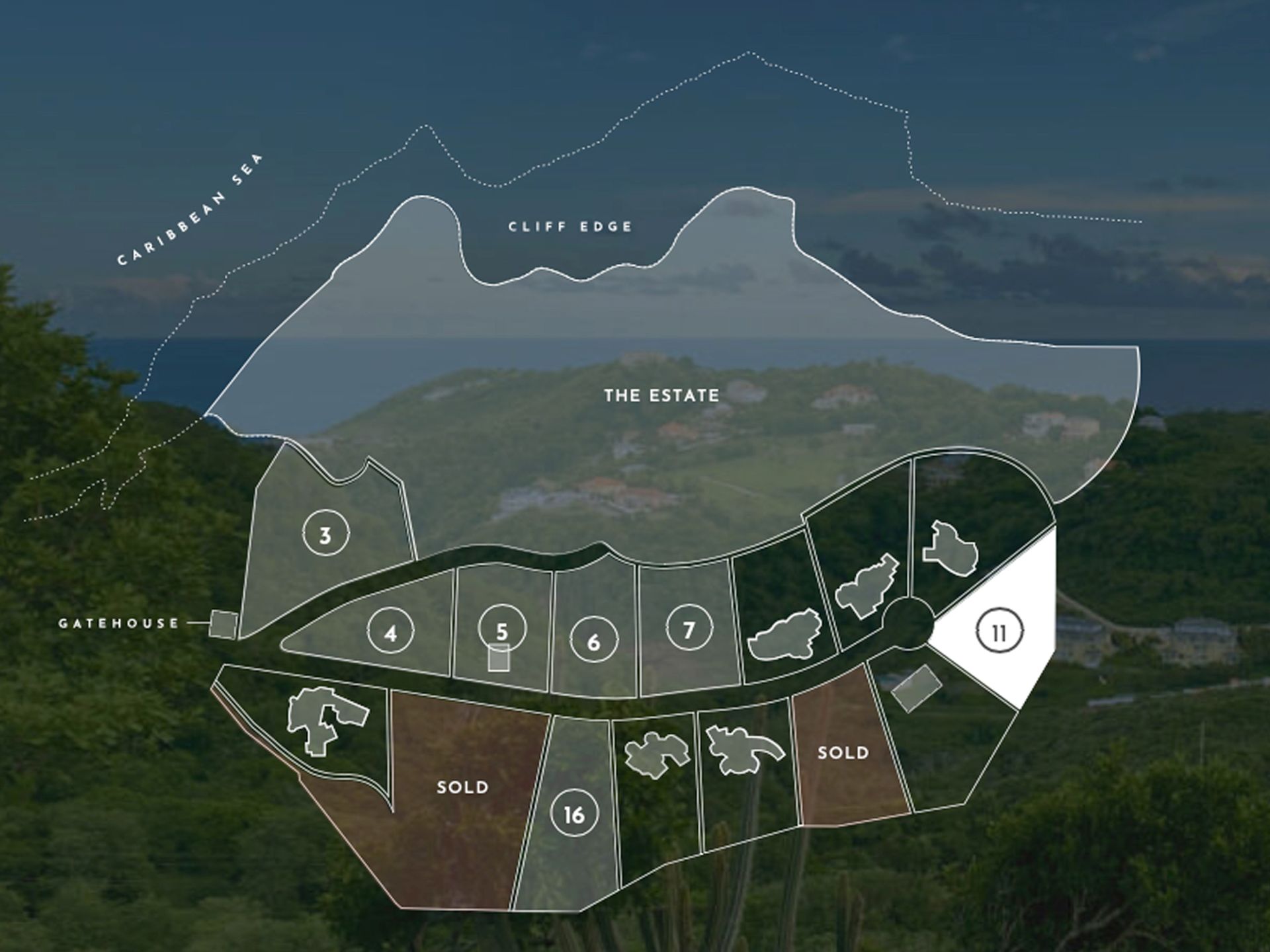Click the lot 6 circle
This screenshot has width=1270, height=952.
tap(593, 641)
